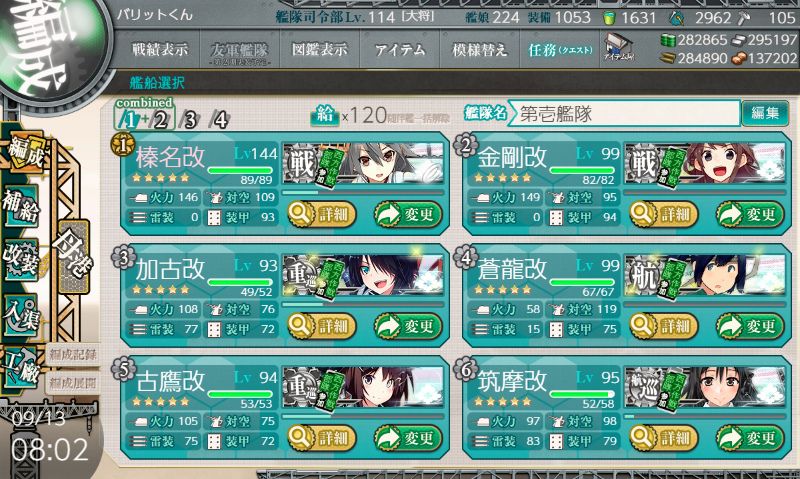Open 戦績表示 battle records
Screen dimensions: 800x479
[x=159, y=49]
